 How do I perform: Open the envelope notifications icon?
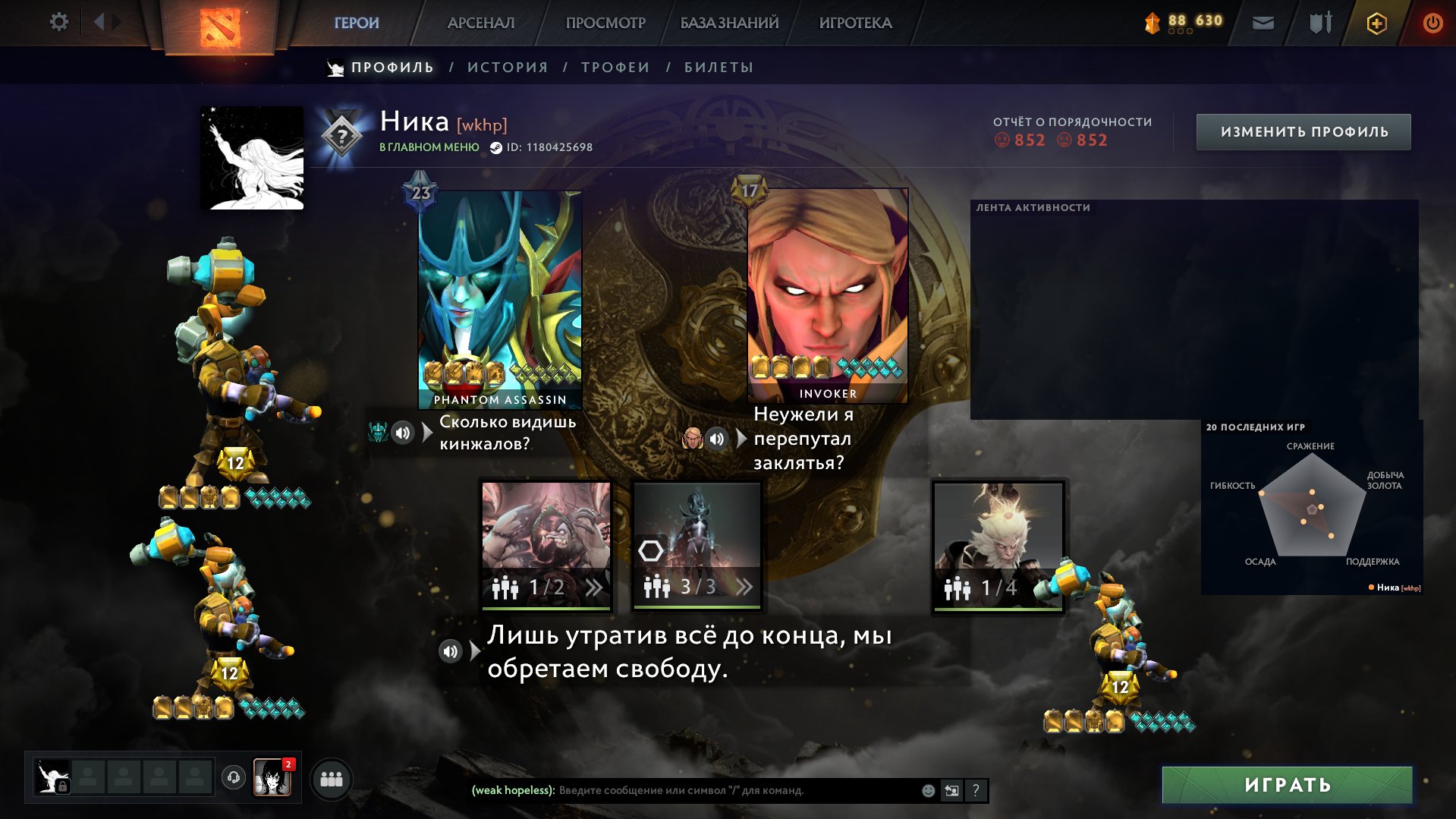[x=1263, y=23]
